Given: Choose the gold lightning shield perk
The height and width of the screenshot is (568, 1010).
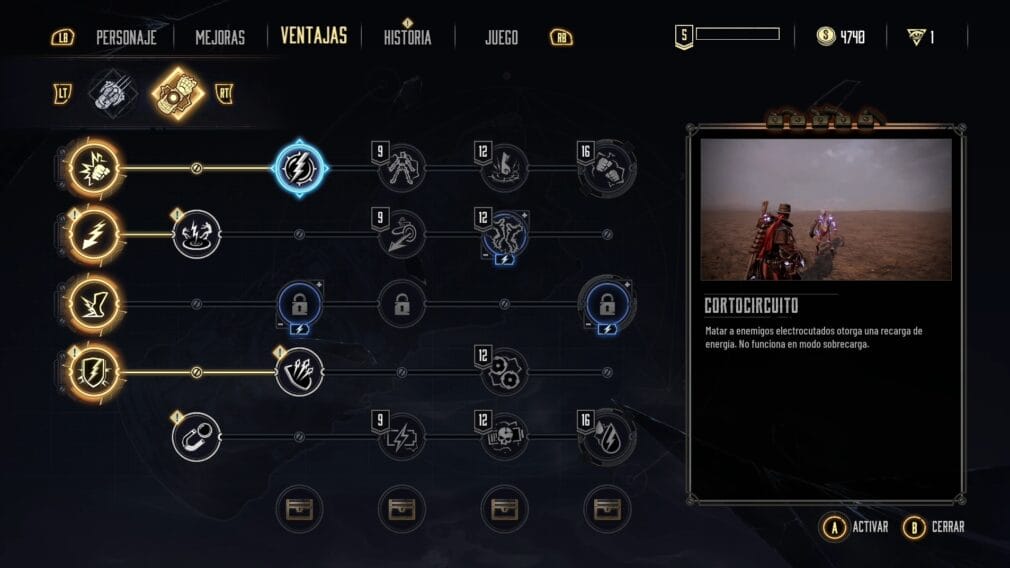Looking at the screenshot, I should tap(95, 372).
